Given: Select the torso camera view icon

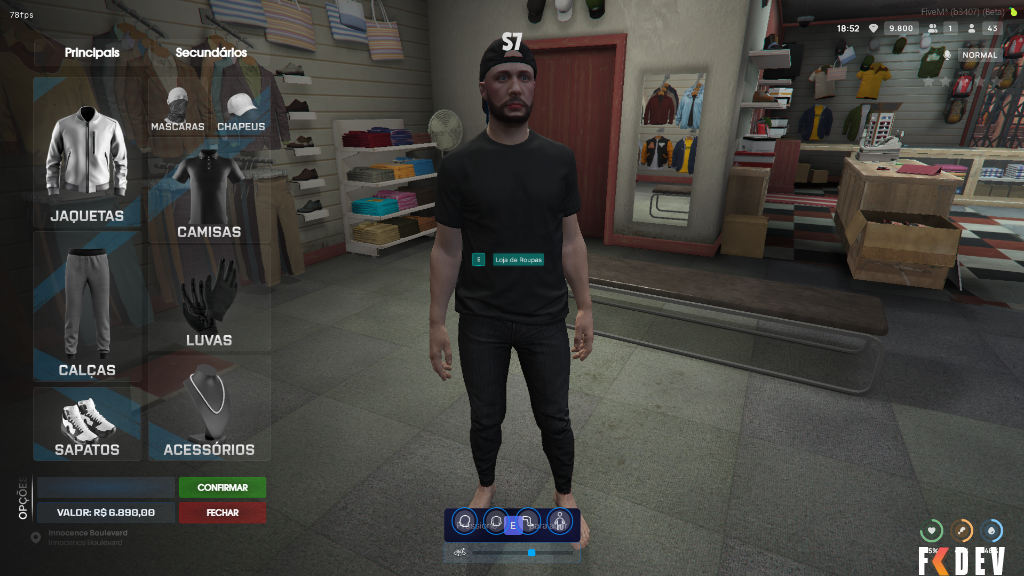Looking at the screenshot, I should [495, 522].
